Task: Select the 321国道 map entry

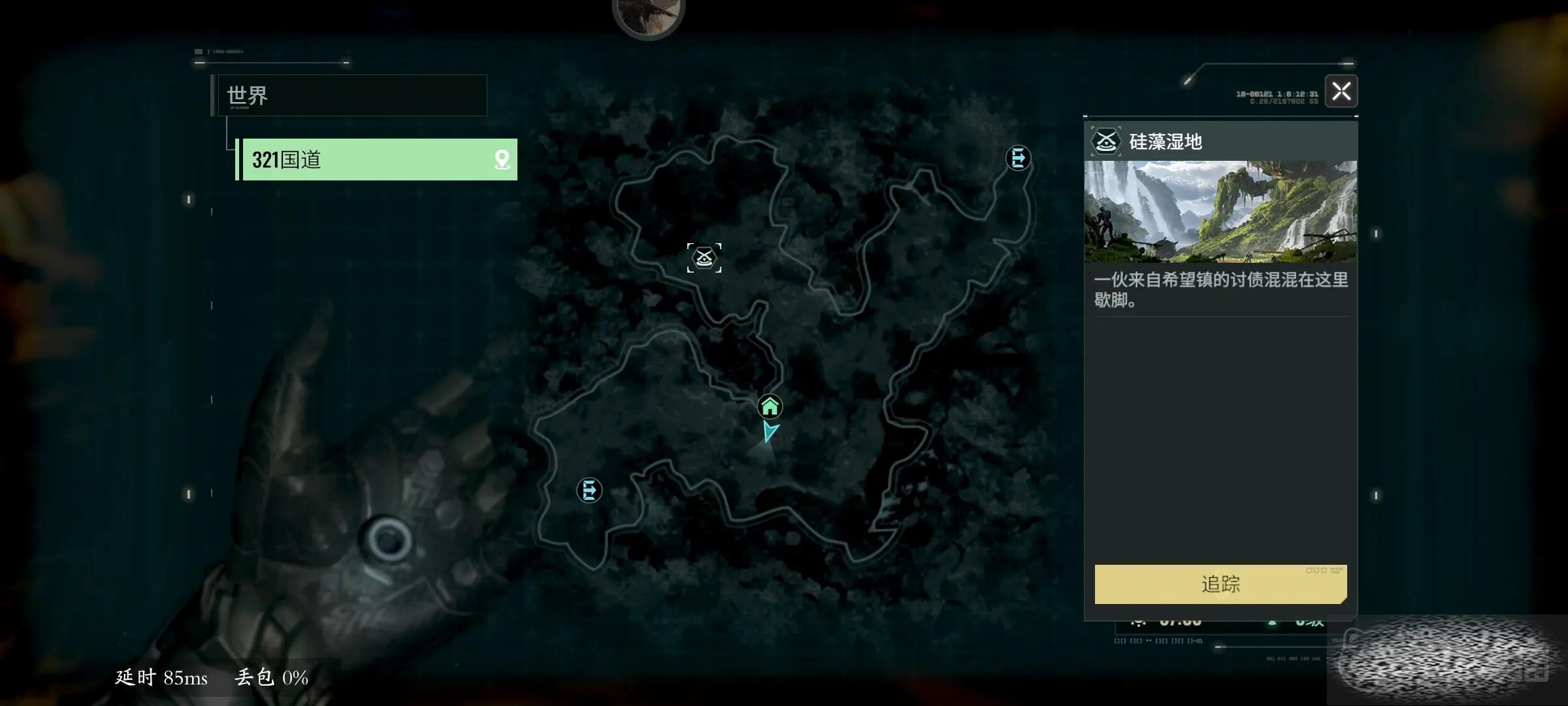Action: (x=366, y=160)
